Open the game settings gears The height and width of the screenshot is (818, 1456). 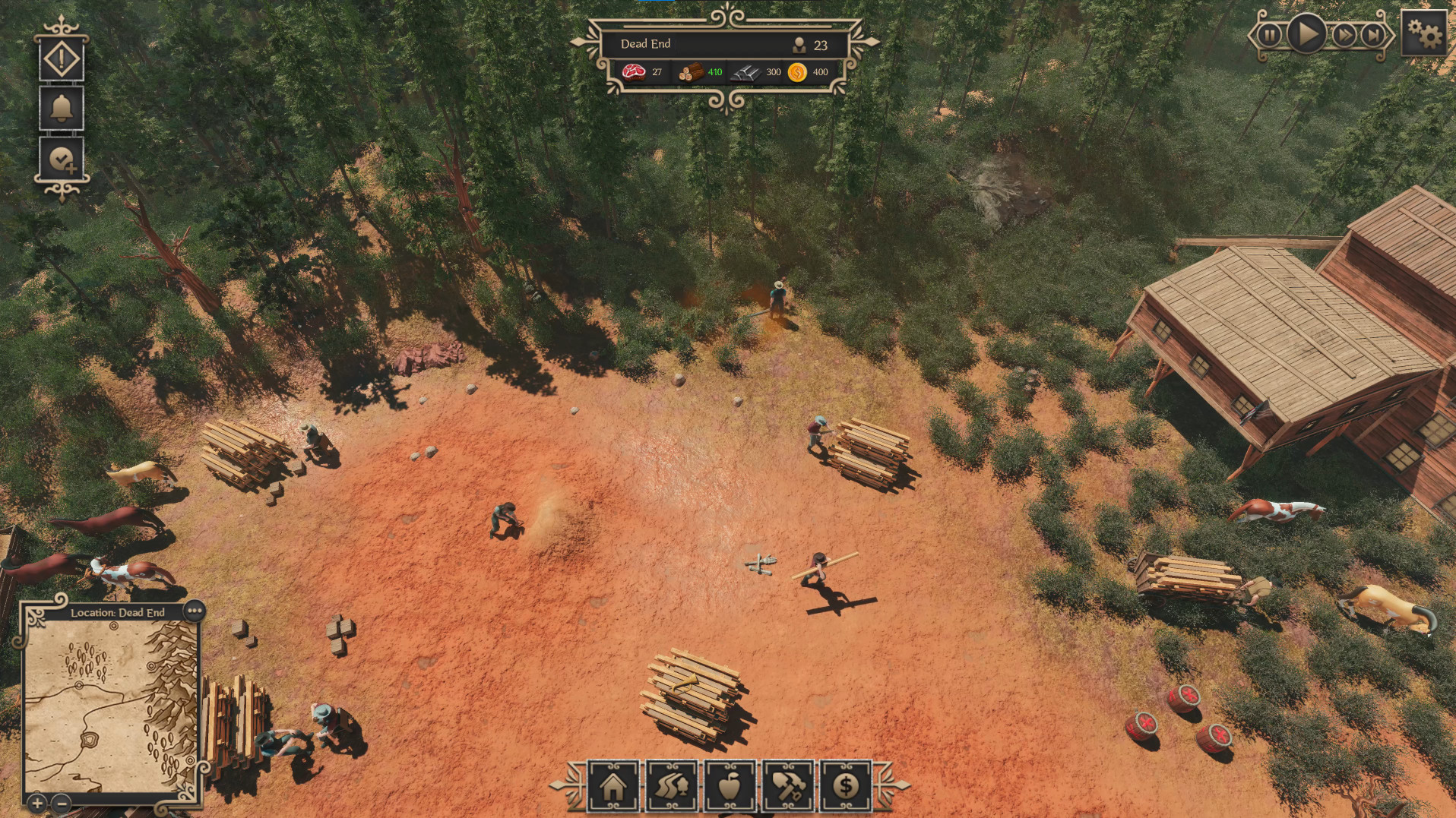1425,33
